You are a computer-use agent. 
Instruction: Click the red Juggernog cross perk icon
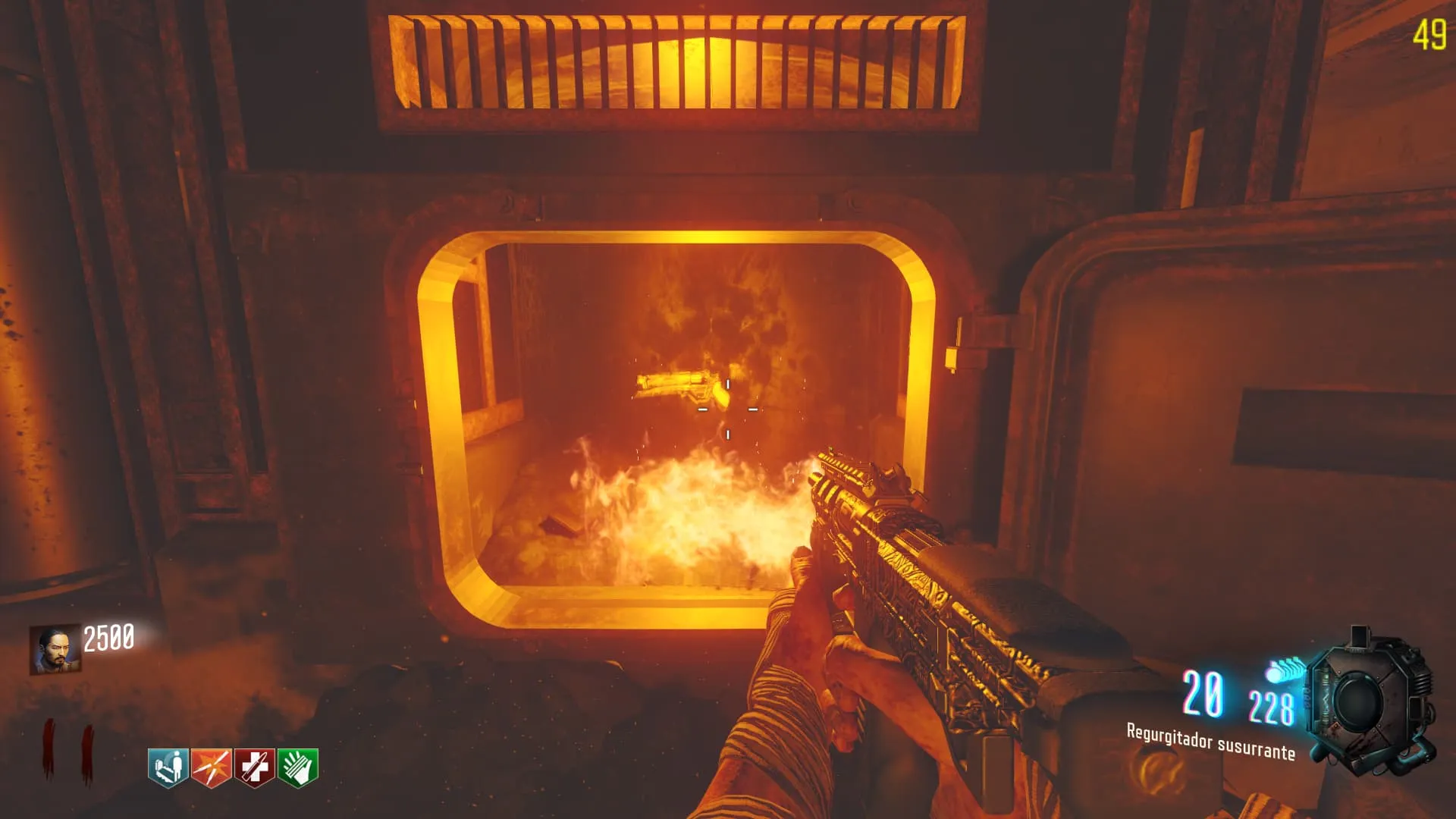[x=254, y=767]
